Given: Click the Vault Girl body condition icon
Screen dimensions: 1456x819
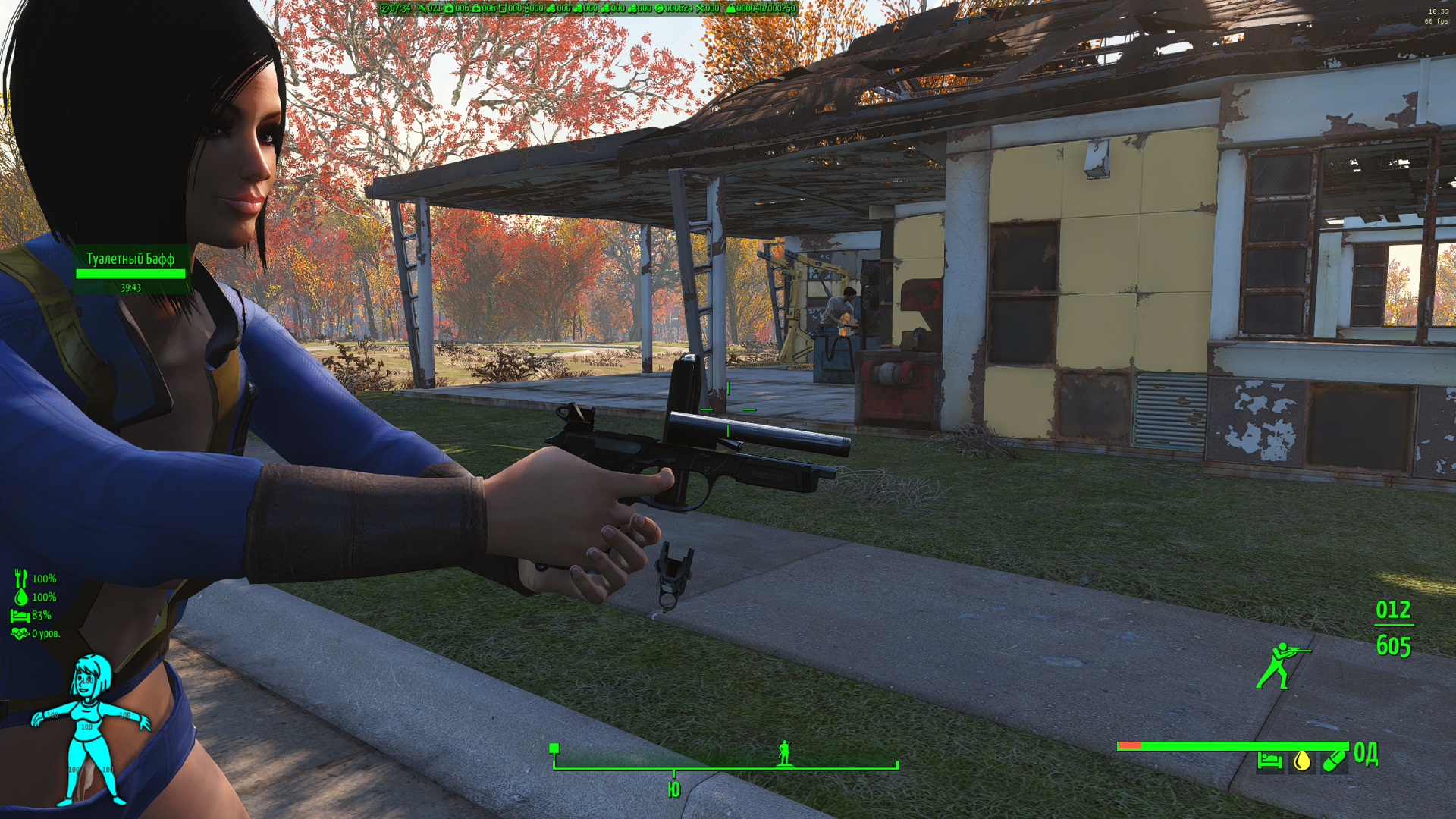Looking at the screenshot, I should [89, 730].
